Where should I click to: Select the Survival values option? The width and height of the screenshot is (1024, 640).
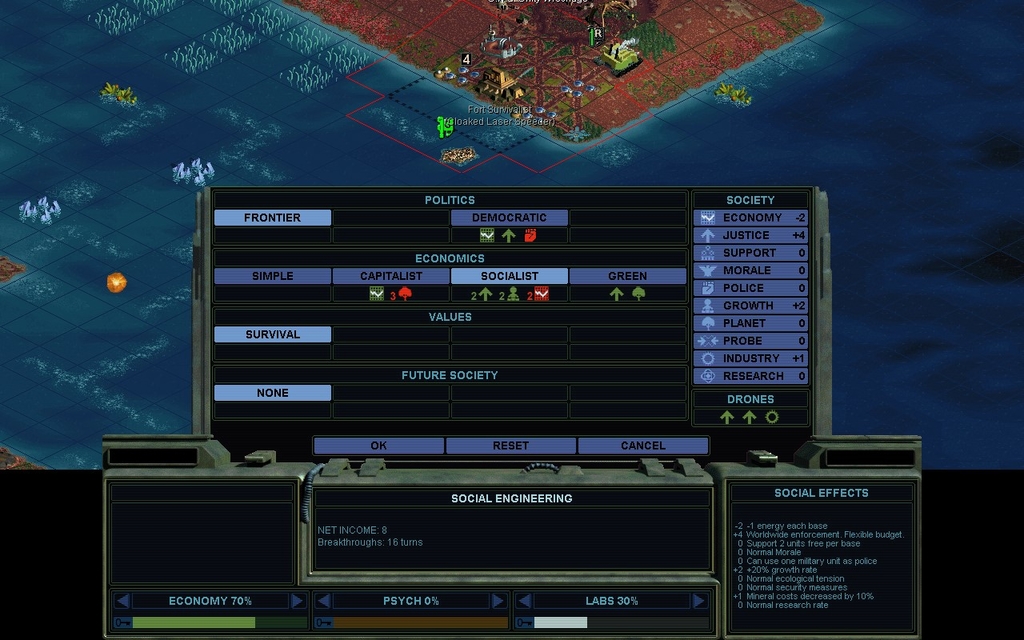pyautogui.click(x=272, y=334)
